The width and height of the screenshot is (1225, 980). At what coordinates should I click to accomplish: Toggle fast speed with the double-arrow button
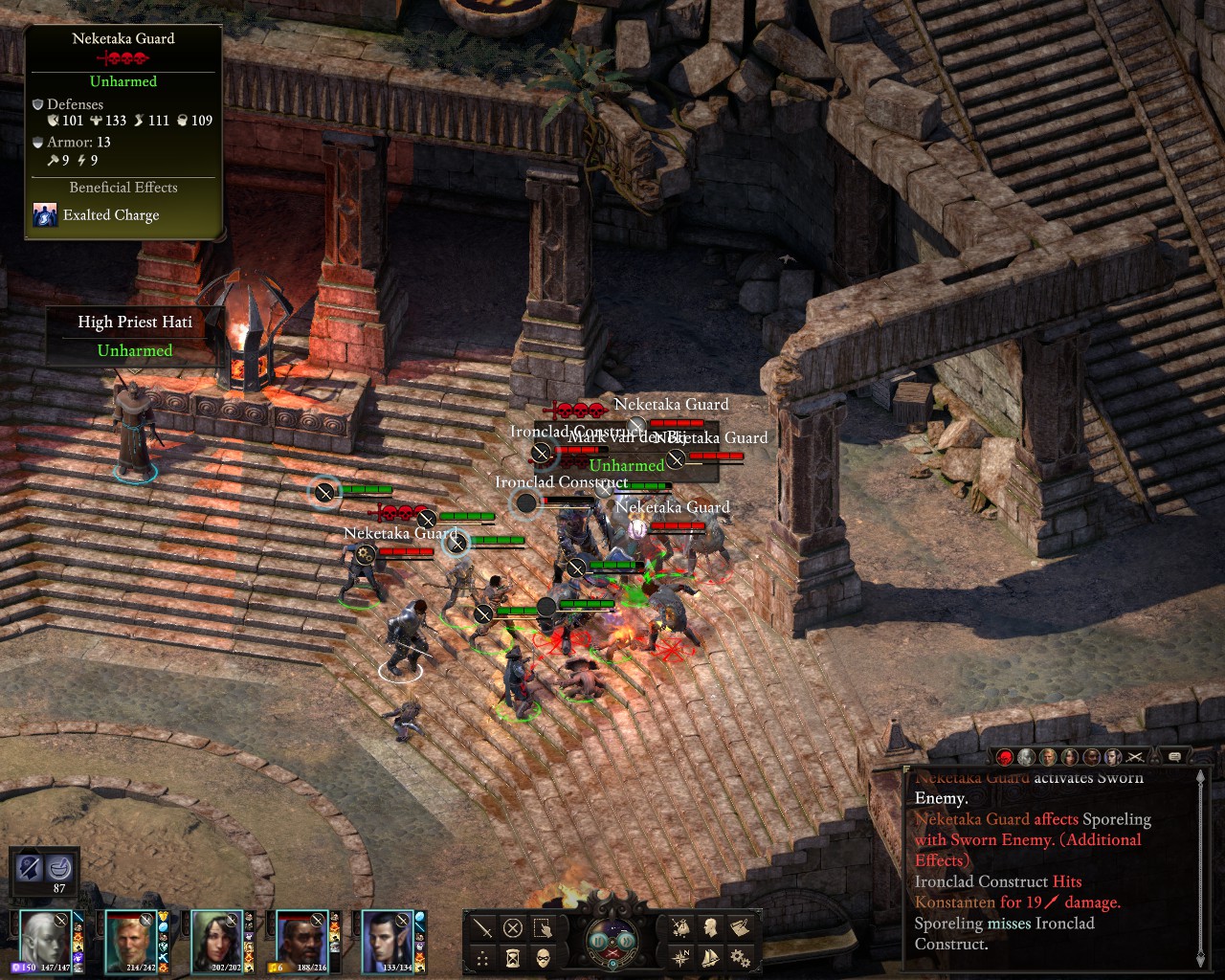[630, 940]
